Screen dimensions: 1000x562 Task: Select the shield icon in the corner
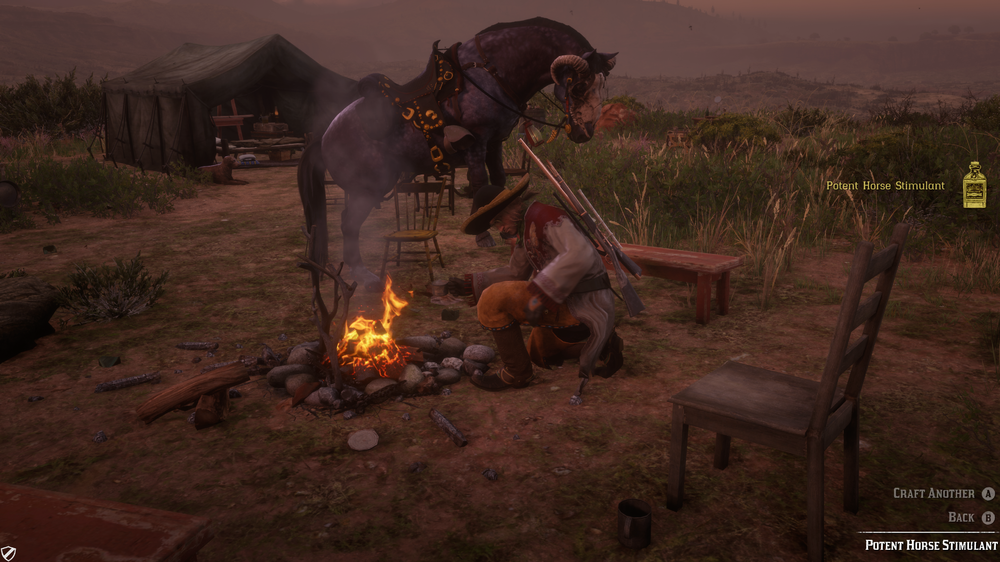[x=9, y=552]
